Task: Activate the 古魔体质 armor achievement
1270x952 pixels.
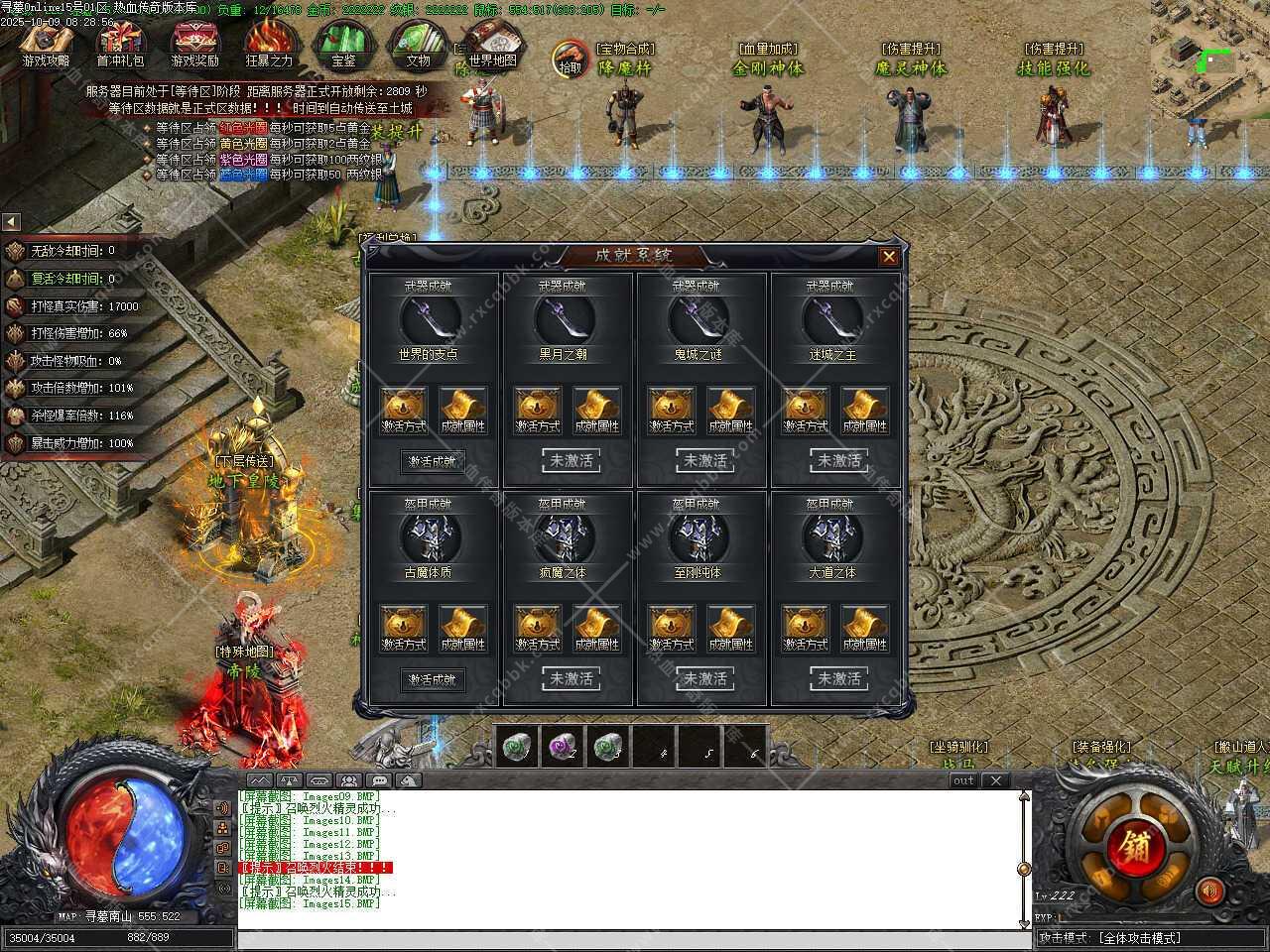Action: point(432,679)
